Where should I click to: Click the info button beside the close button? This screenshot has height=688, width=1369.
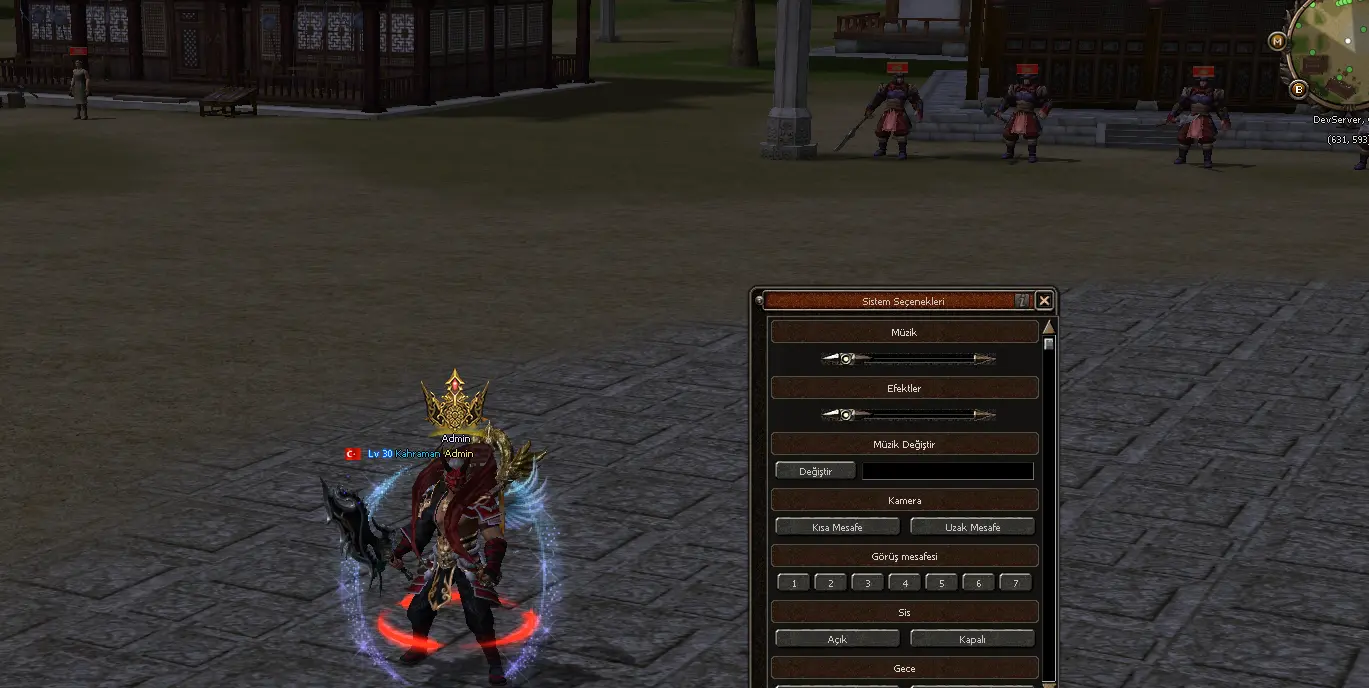[1022, 300]
